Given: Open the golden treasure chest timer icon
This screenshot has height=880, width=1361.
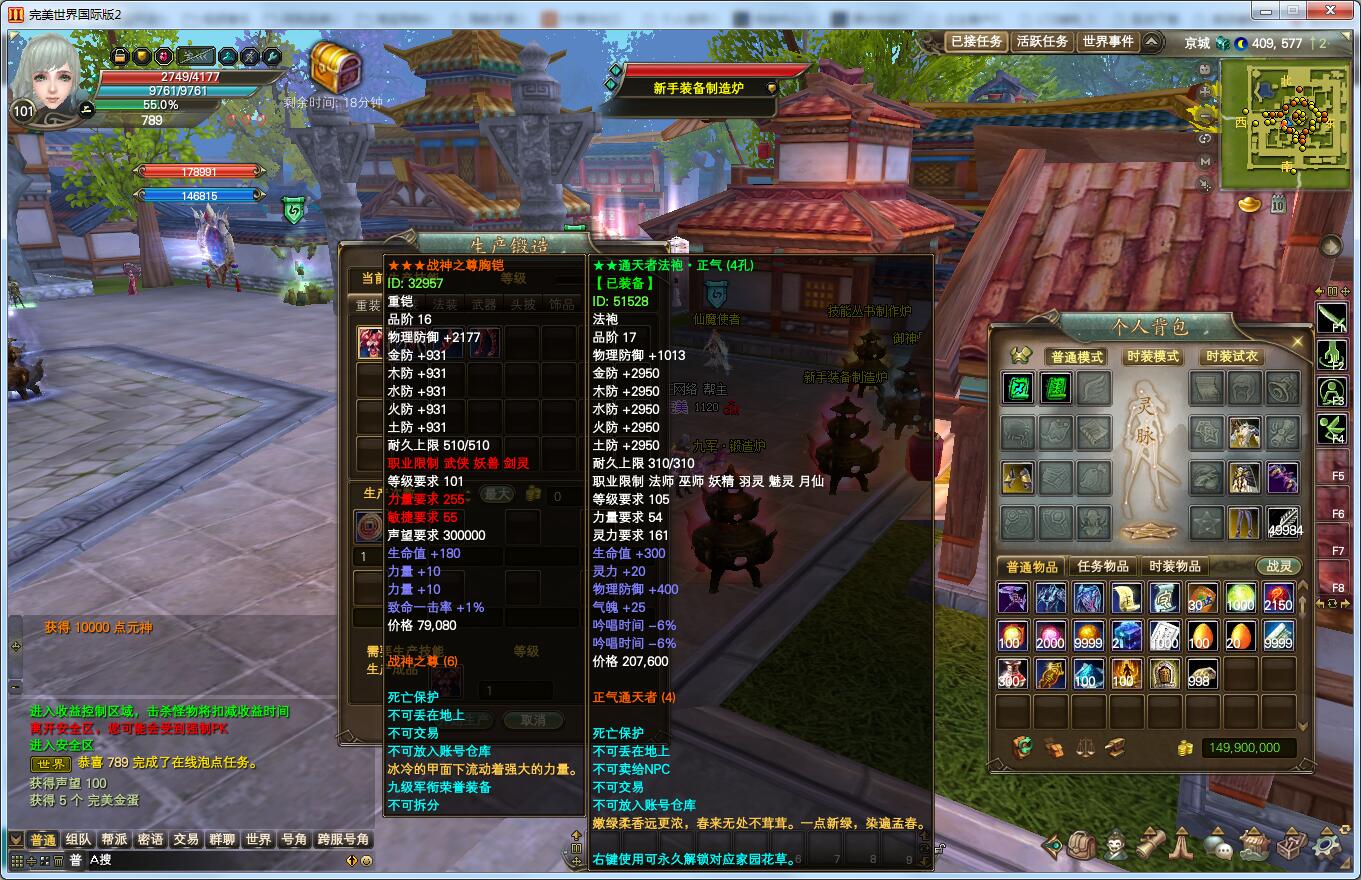Looking at the screenshot, I should 335,67.
